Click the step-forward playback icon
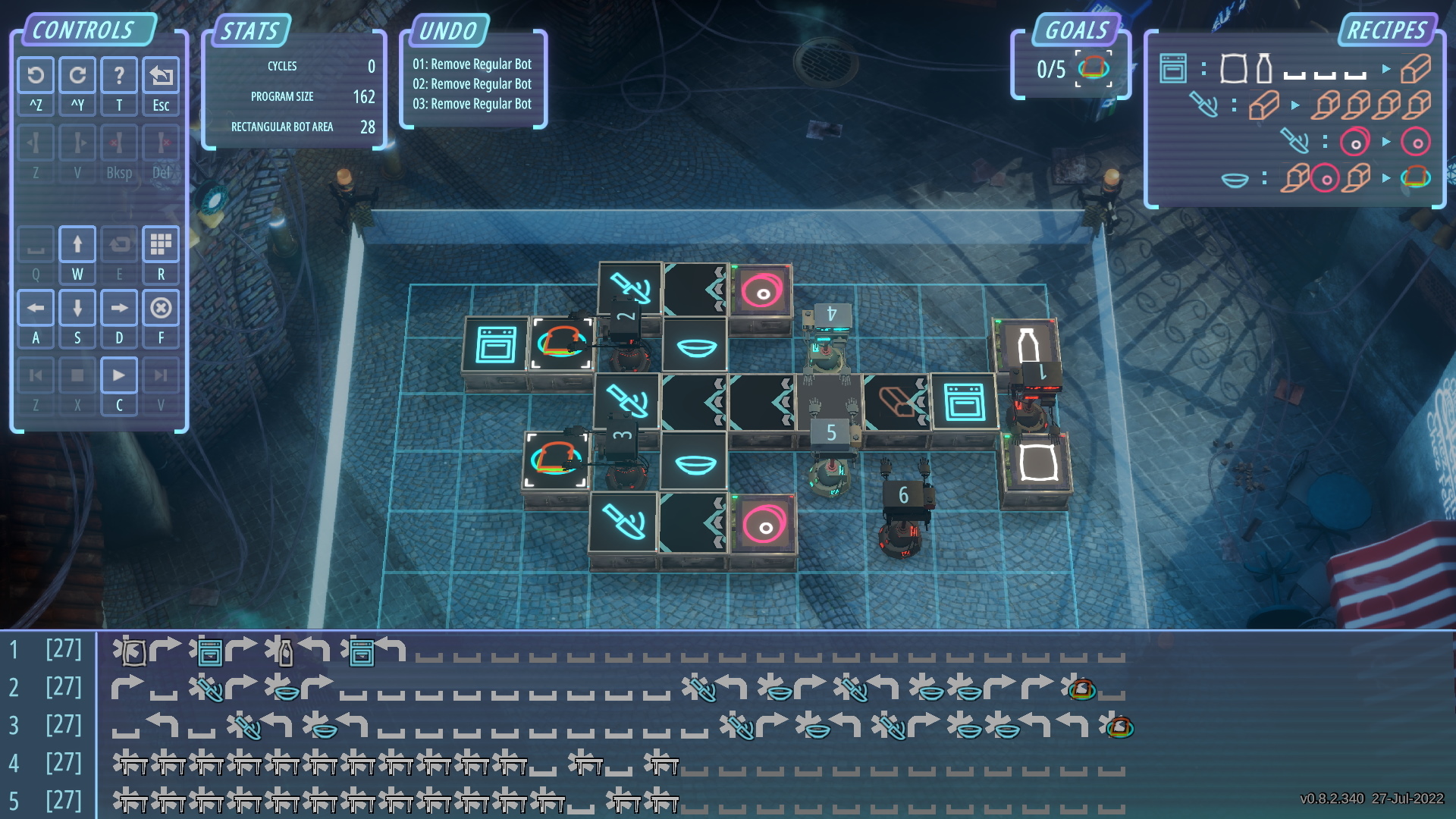This screenshot has width=1456, height=819. tap(162, 375)
